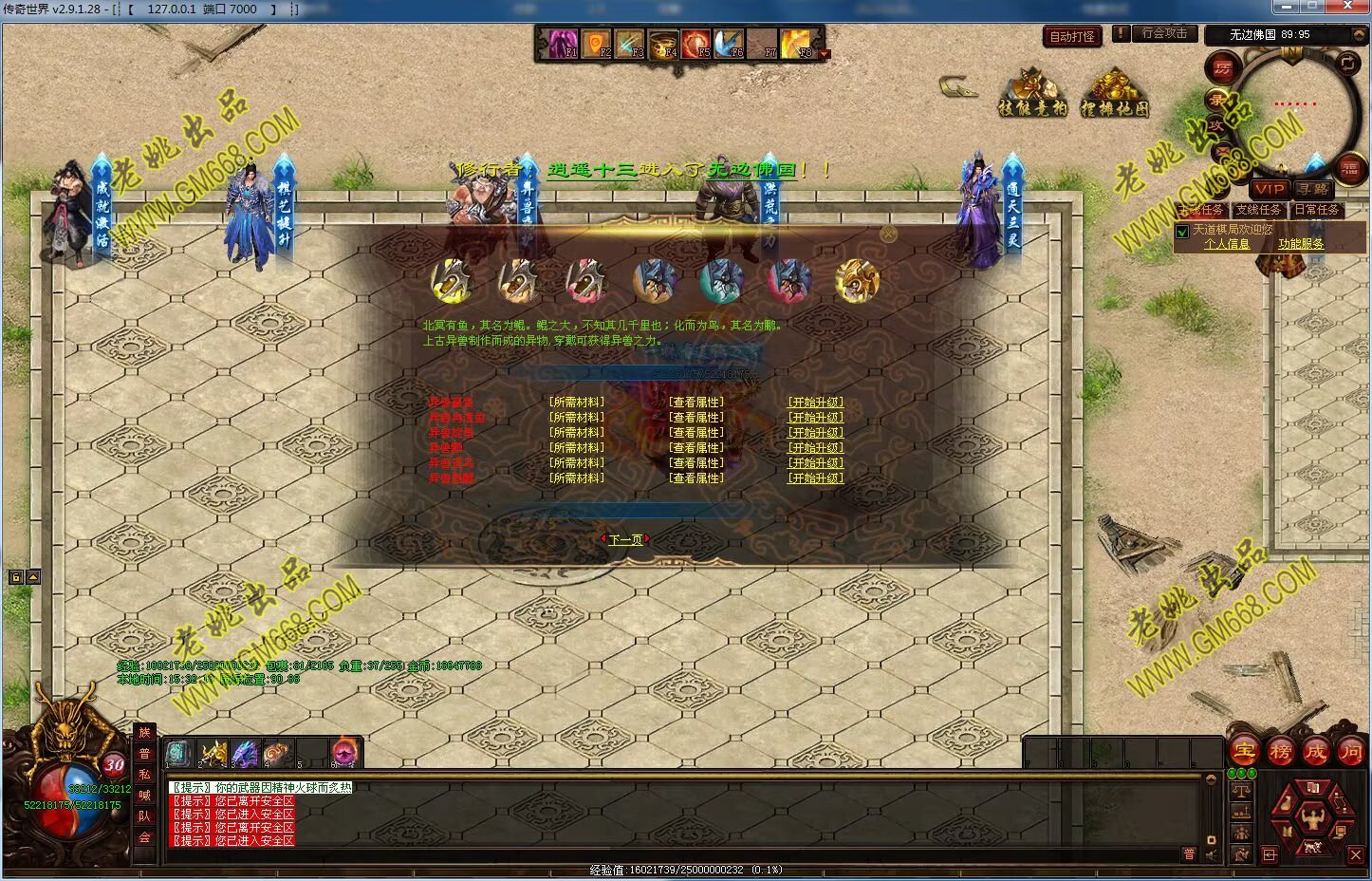The width and height of the screenshot is (1372, 881).
Task: Close the beast upgrade dialog
Action: click(888, 233)
